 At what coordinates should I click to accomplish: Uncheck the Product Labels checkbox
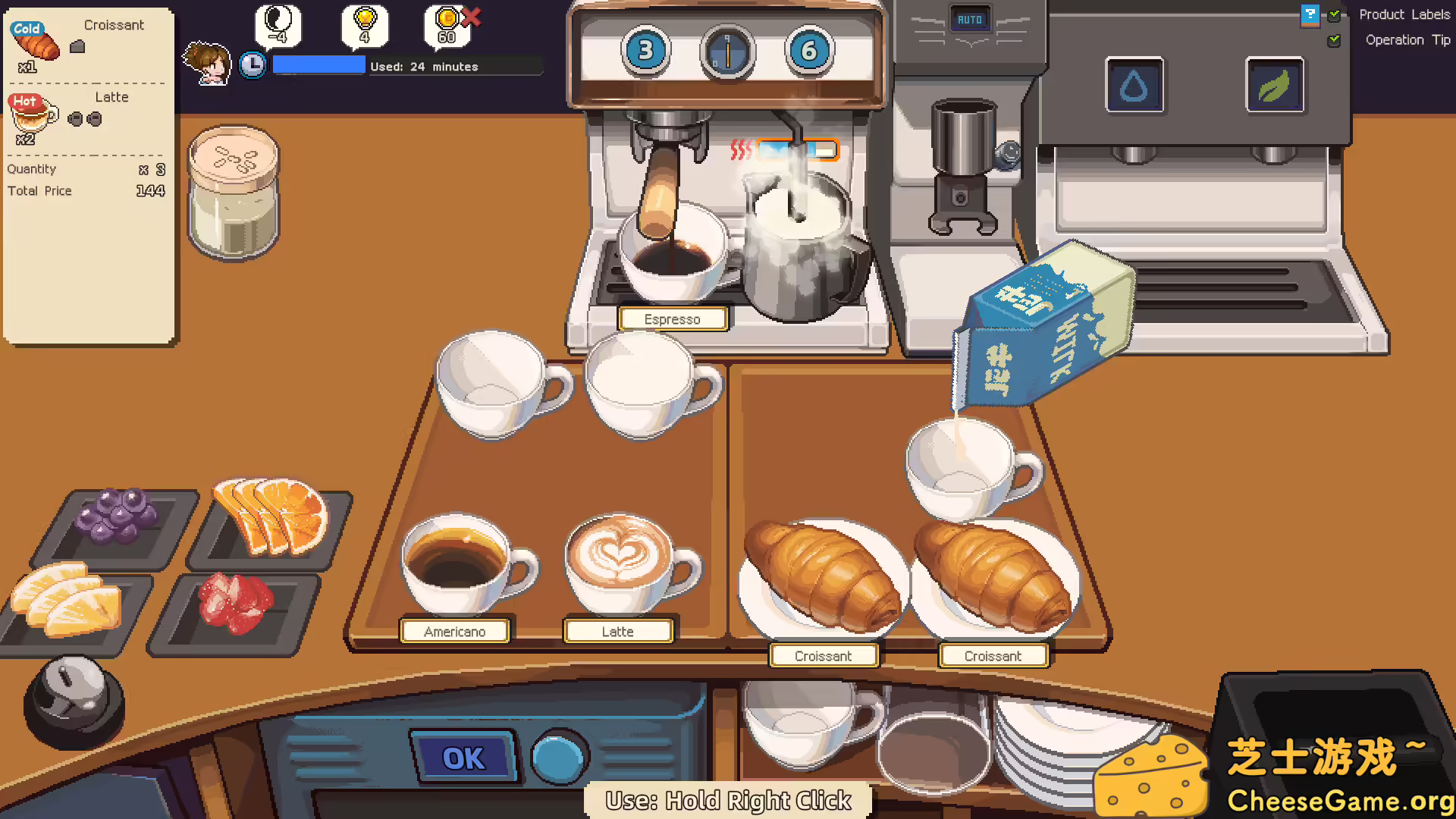click(x=1335, y=14)
